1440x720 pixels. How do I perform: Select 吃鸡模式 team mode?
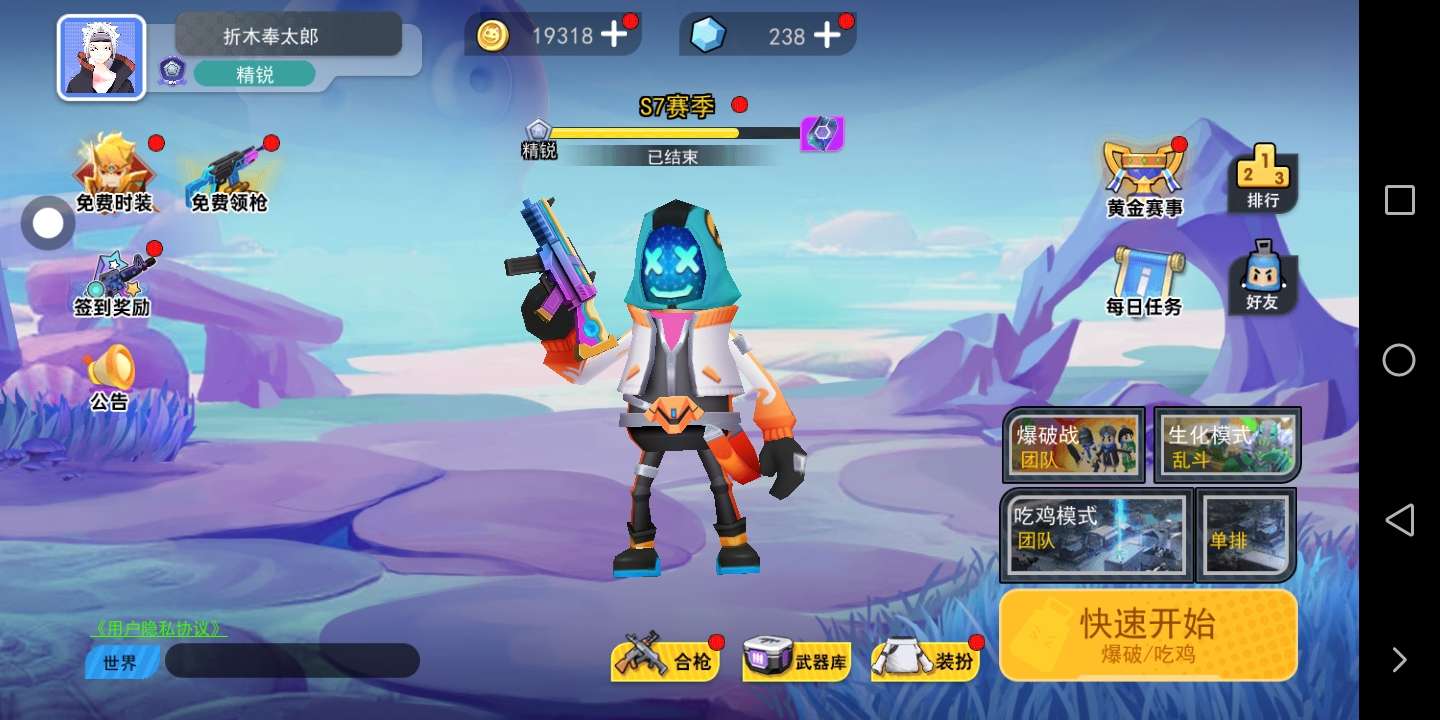click(x=1096, y=535)
